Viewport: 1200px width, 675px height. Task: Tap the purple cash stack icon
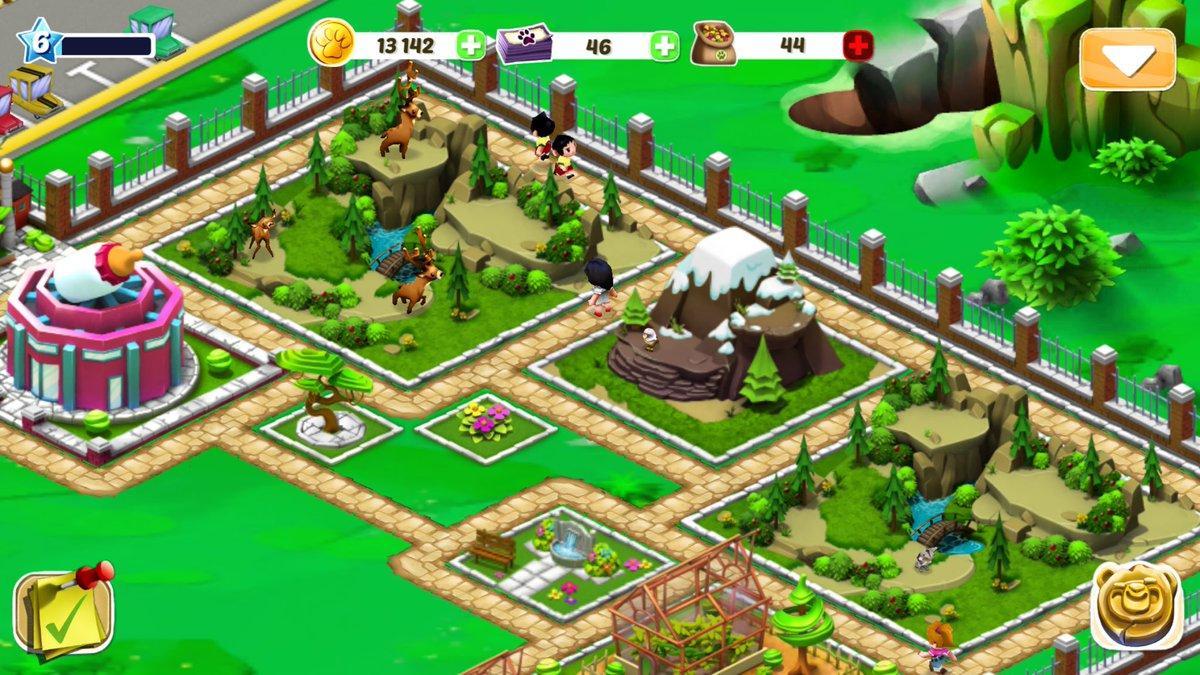click(524, 45)
